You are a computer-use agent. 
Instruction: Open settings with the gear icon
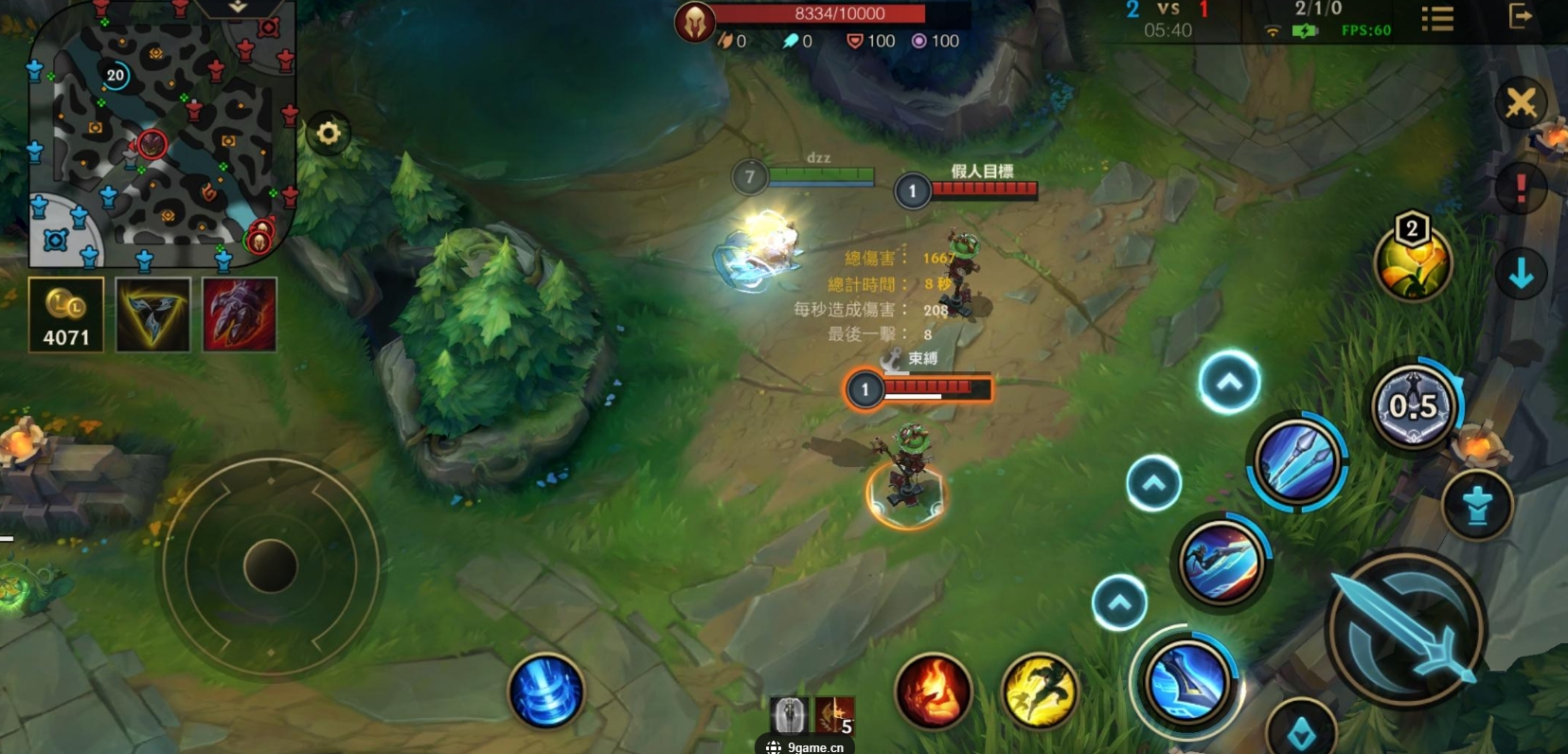329,134
